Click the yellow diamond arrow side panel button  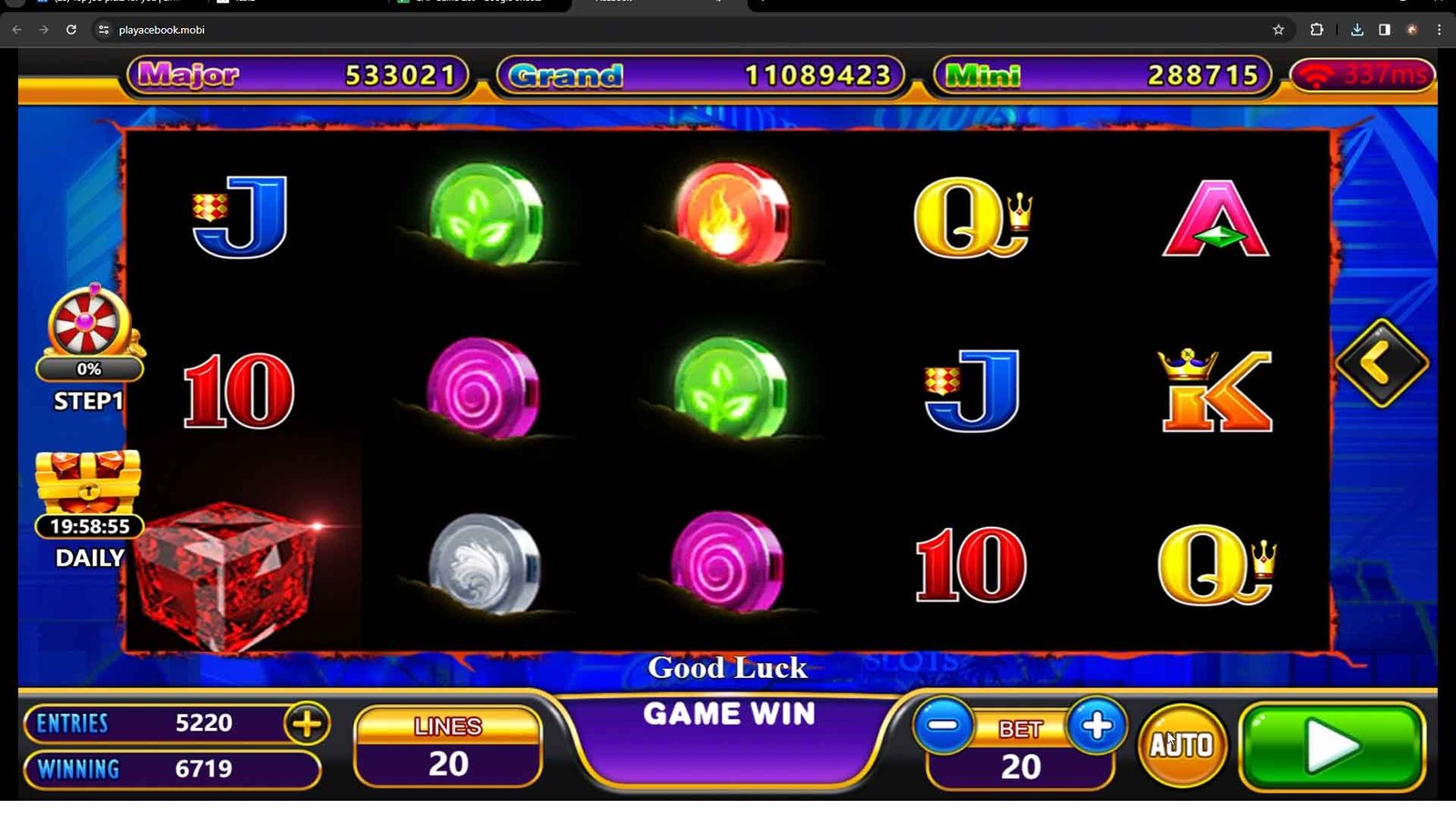pos(1381,363)
